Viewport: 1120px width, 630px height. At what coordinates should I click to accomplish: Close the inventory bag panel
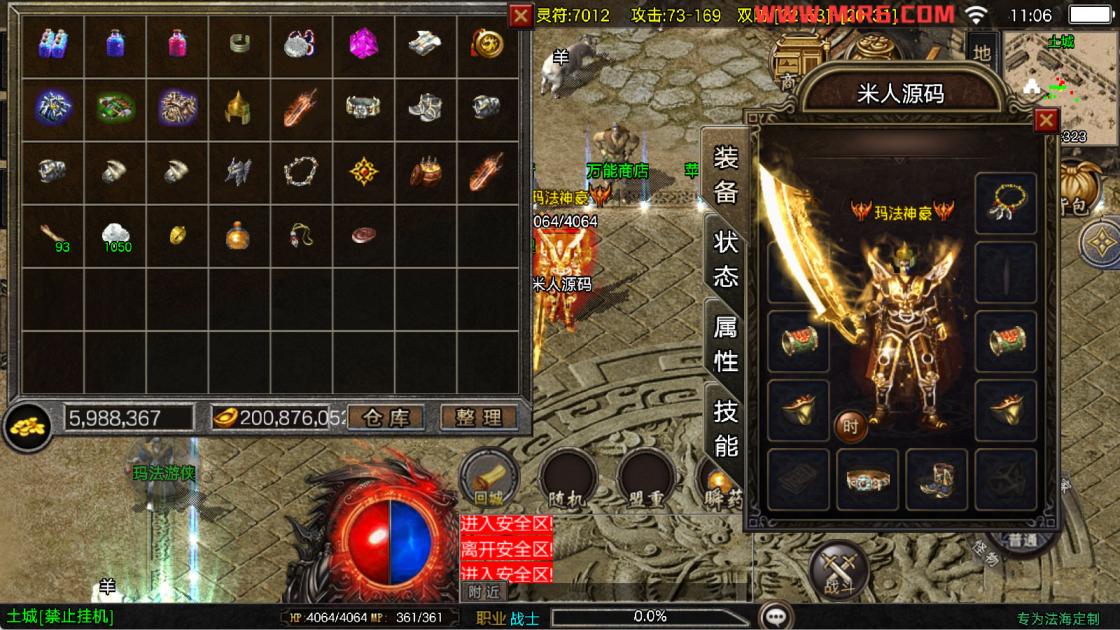coord(520,16)
